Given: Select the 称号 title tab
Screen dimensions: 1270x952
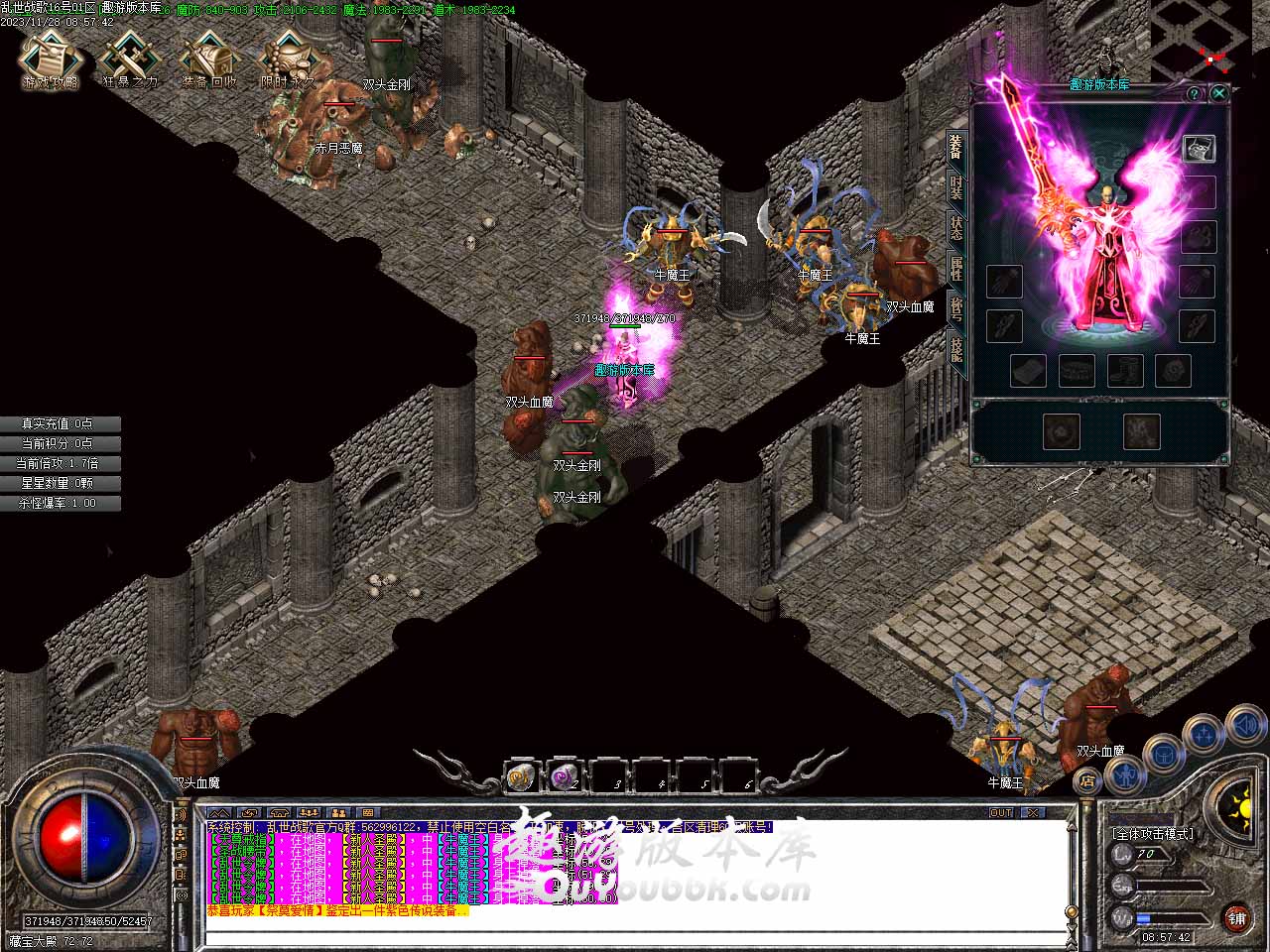Looking at the screenshot, I should coord(955,307).
